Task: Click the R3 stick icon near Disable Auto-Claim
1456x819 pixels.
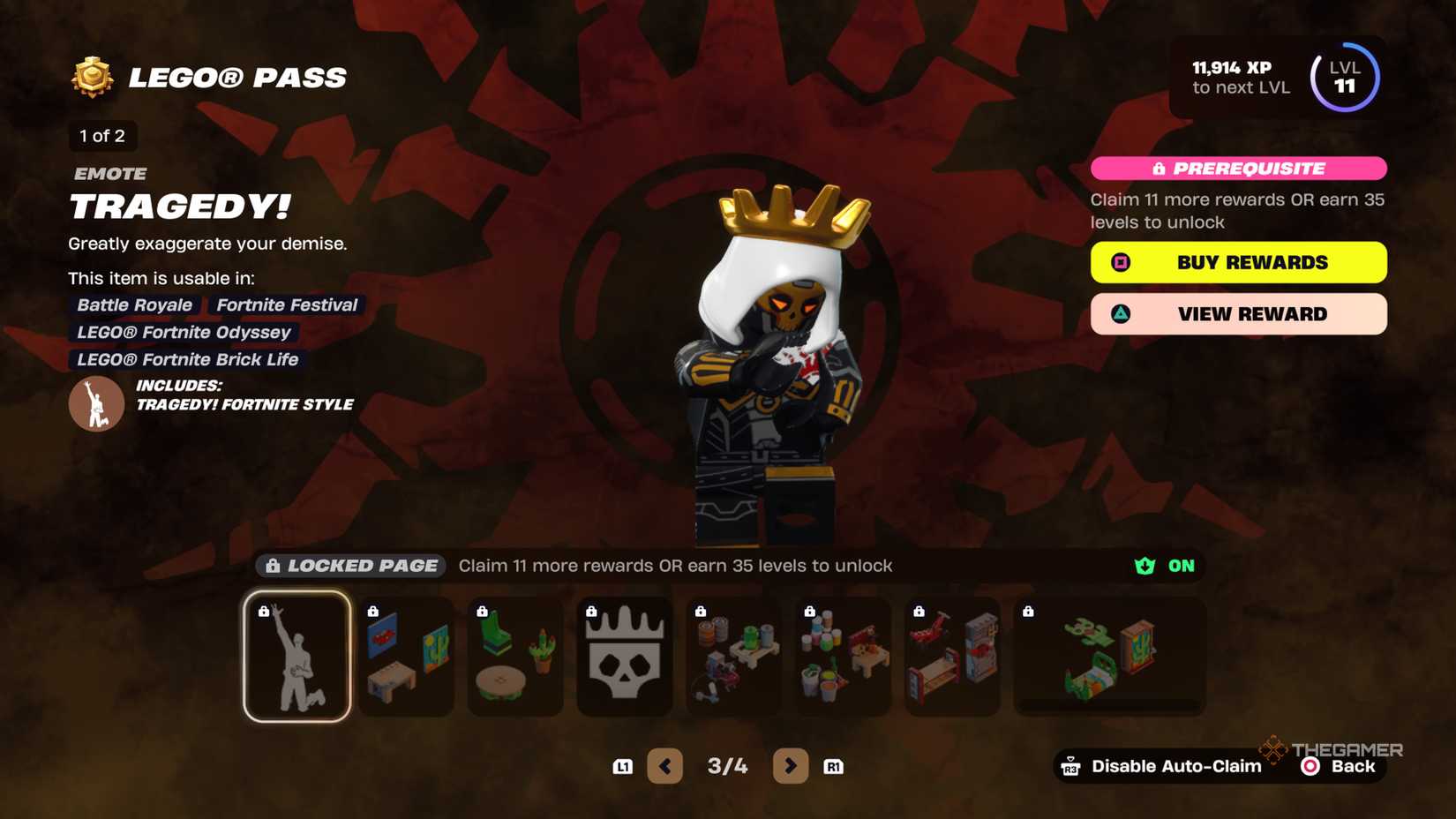Action: coord(1073,766)
